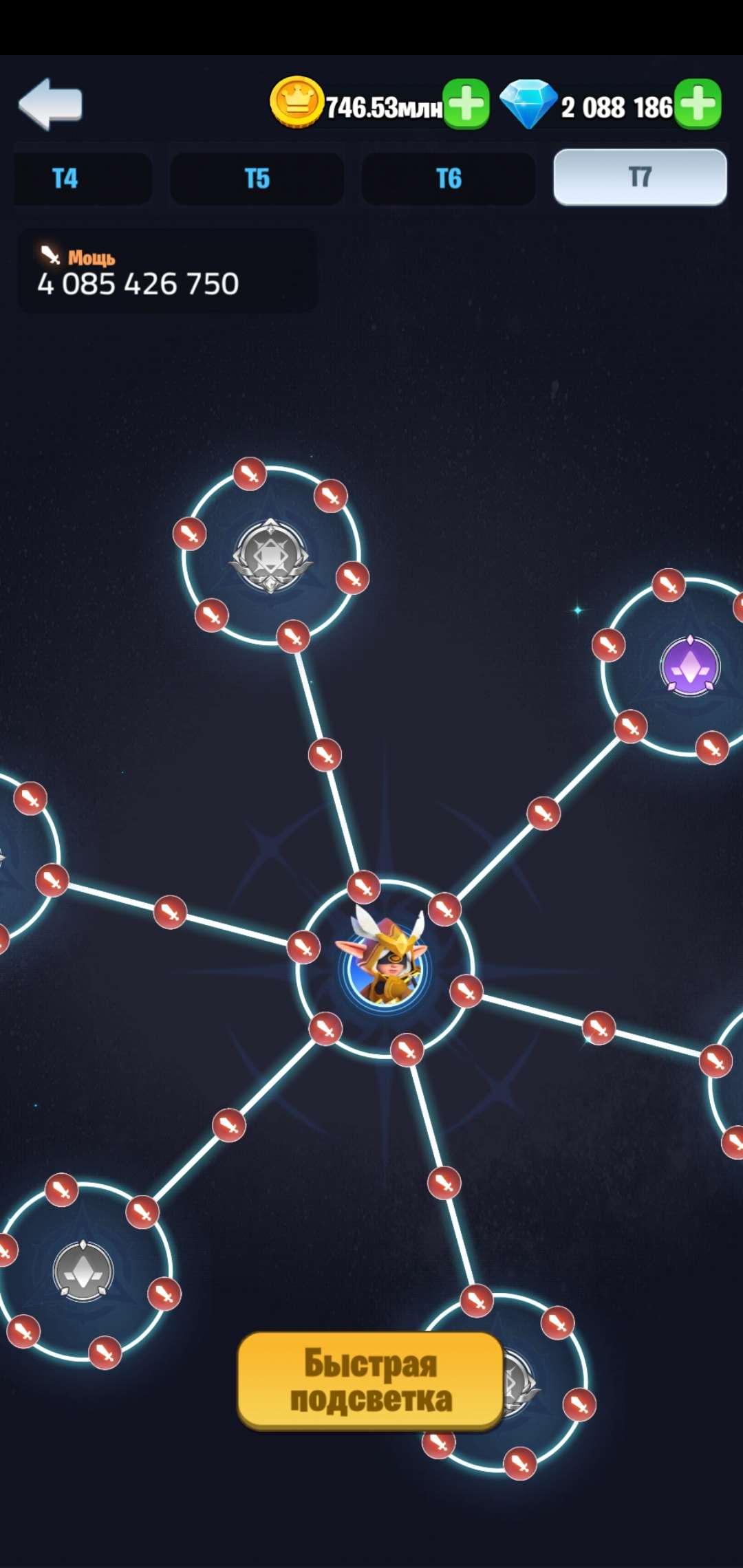743x1568 pixels.
Task: Choose the T7 tab
Action: 640,177
